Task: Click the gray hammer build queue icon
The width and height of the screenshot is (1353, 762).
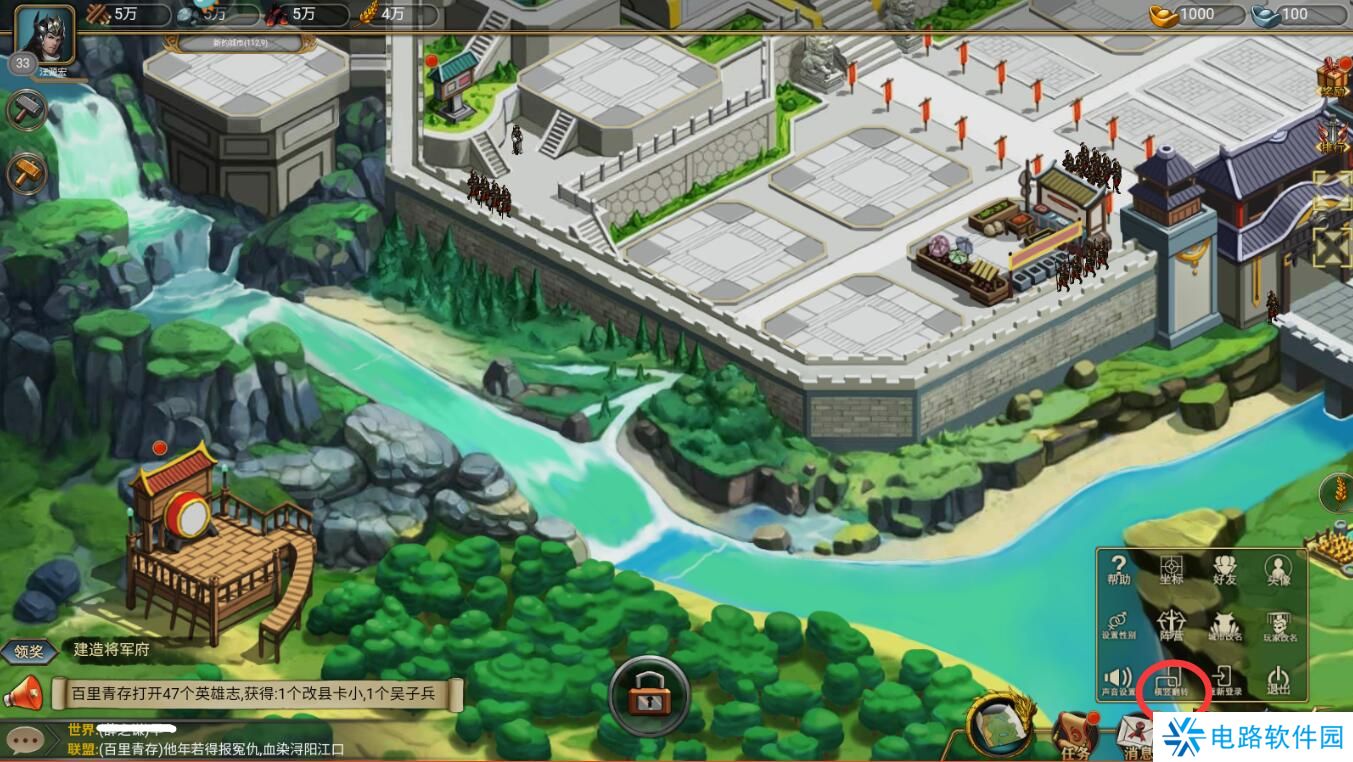Action: click(26, 110)
